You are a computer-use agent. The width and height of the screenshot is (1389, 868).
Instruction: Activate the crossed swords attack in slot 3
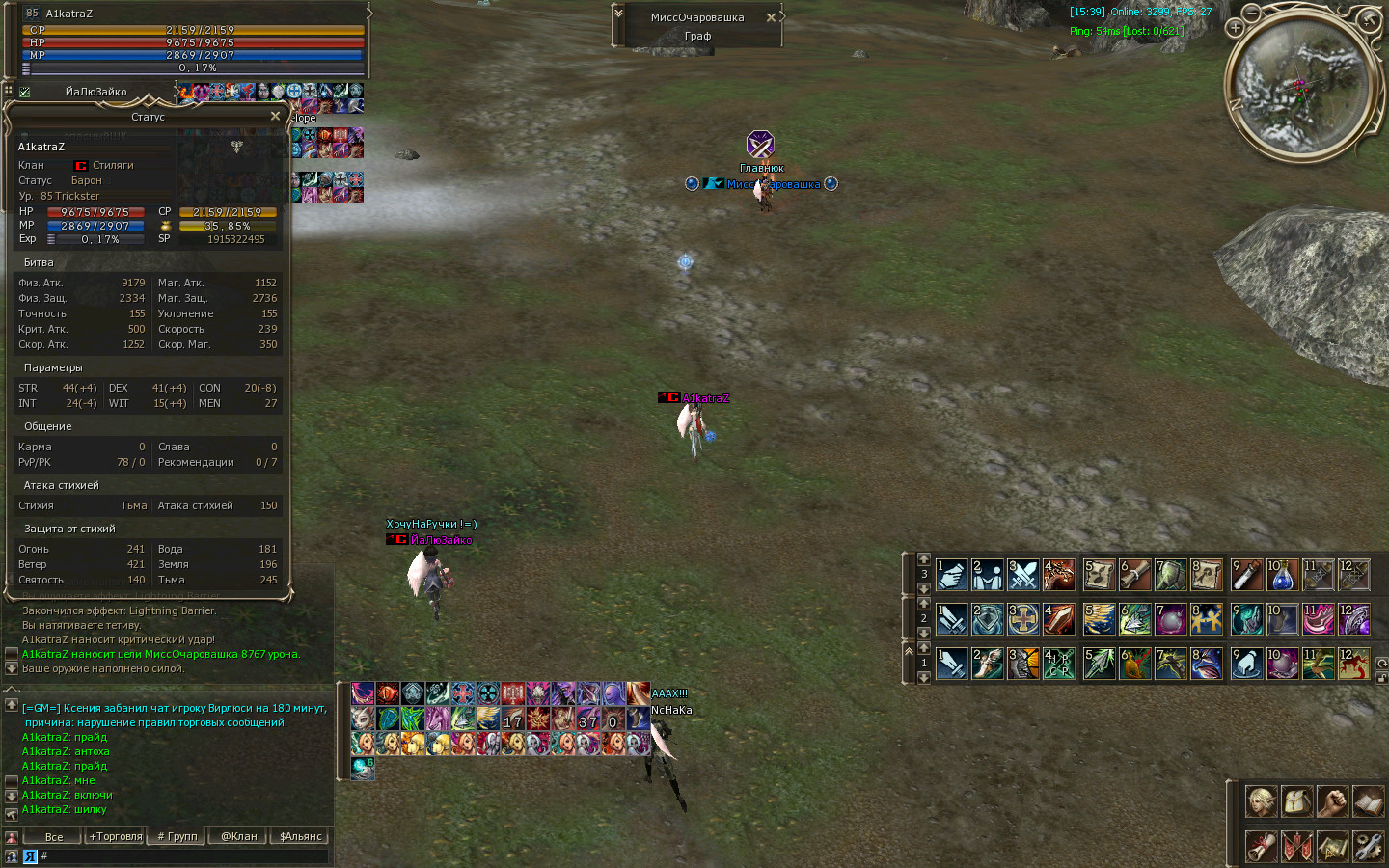(x=1022, y=575)
